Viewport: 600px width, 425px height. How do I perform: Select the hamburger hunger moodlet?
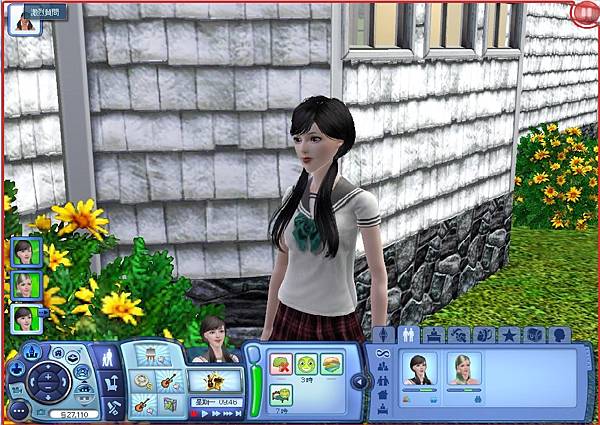(x=331, y=364)
